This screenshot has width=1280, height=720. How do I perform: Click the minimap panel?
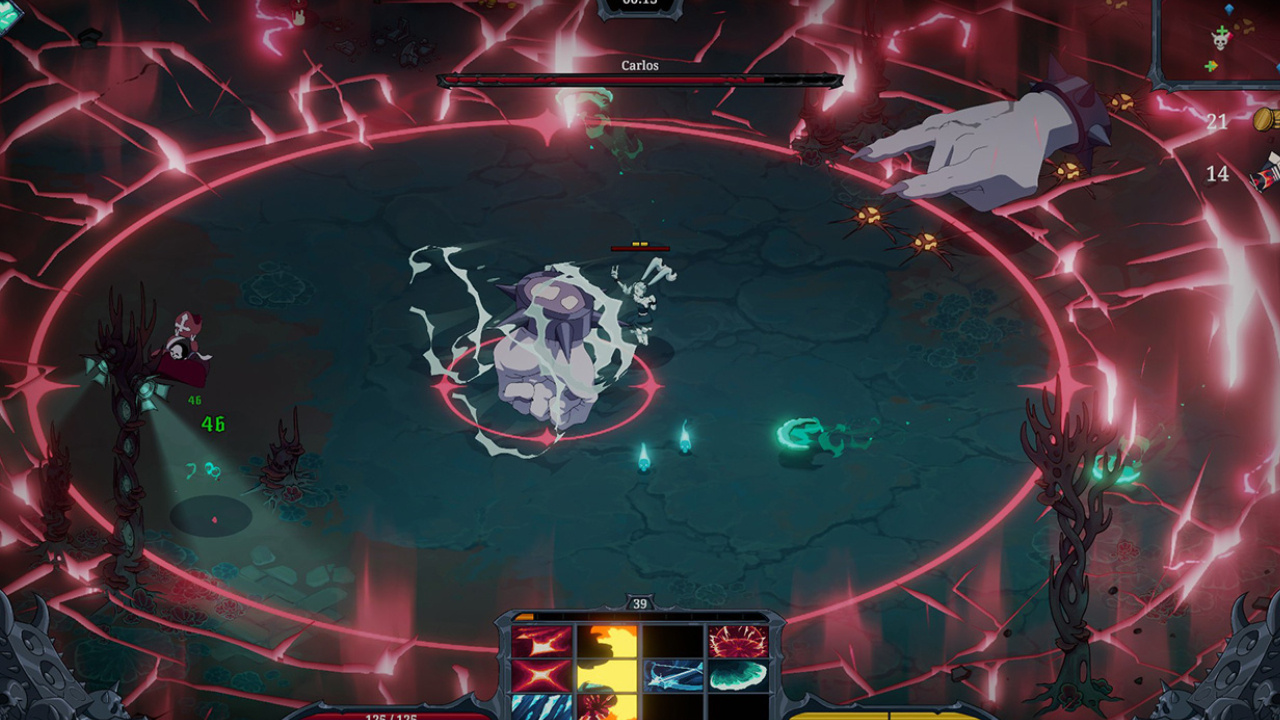click(x=1217, y=42)
